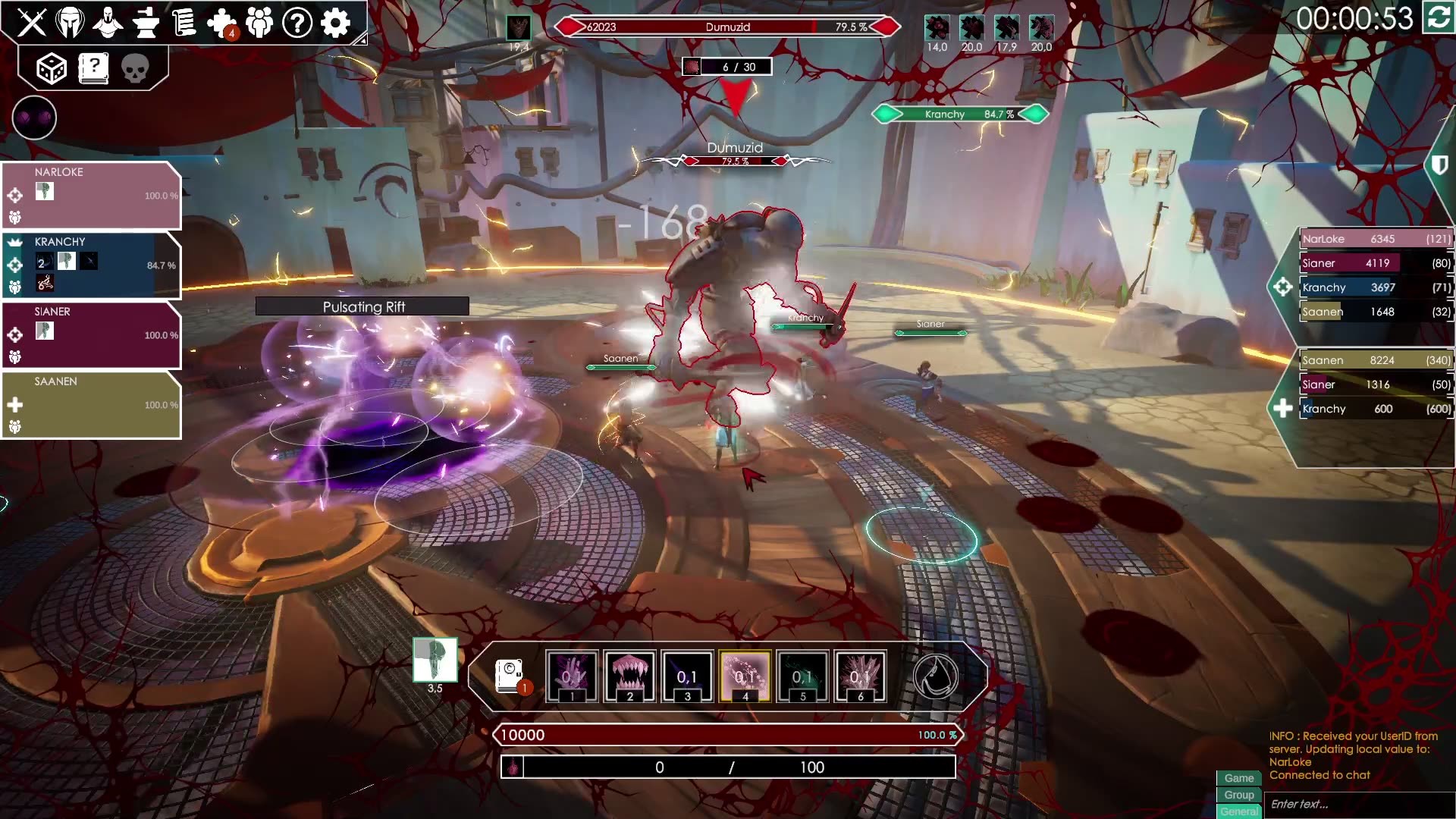The image size is (1456, 819).
Task: Open the puzzle piece menu with badge
Action: pyautogui.click(x=221, y=23)
